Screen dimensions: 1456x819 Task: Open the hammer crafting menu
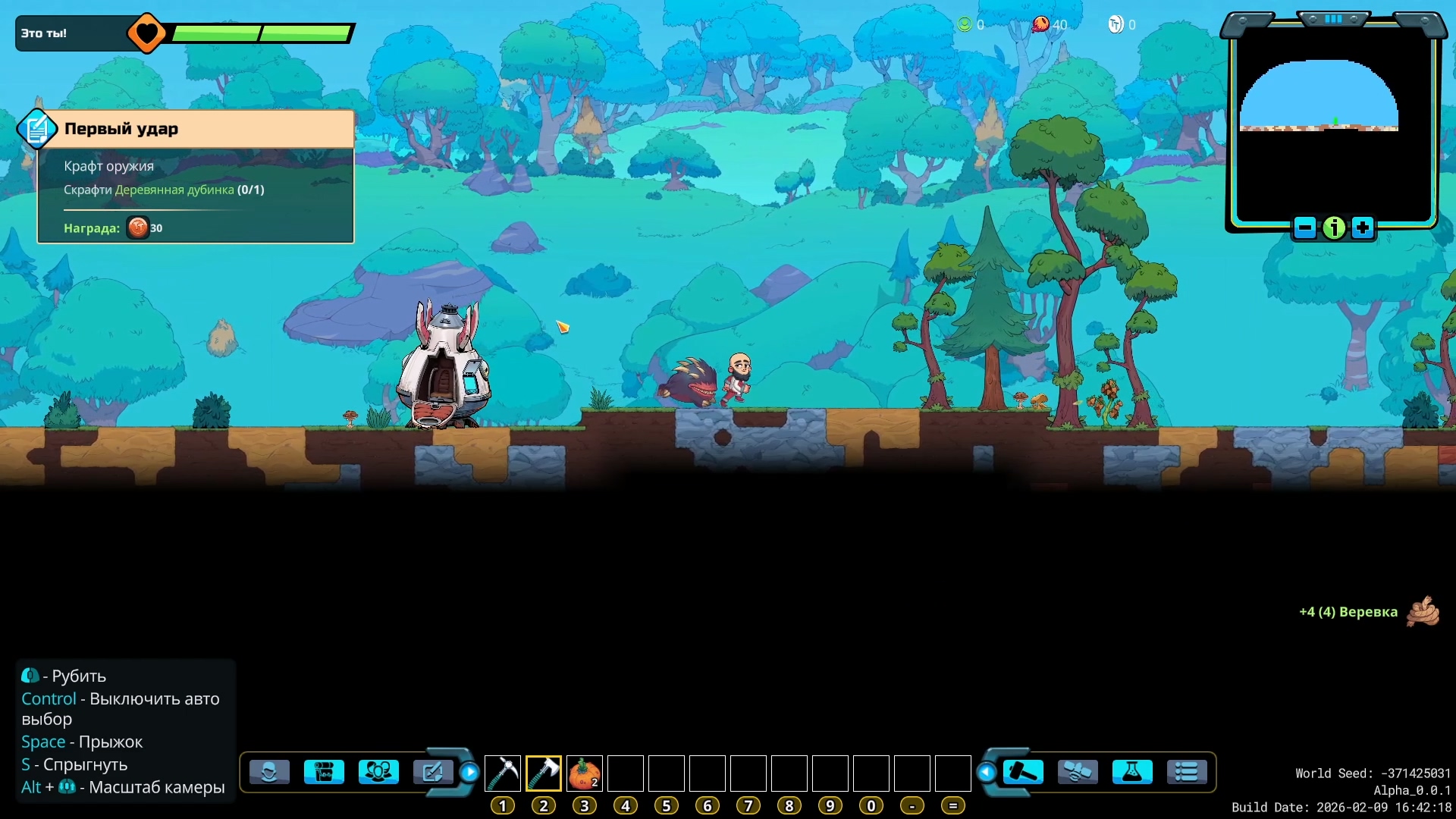tap(1023, 772)
